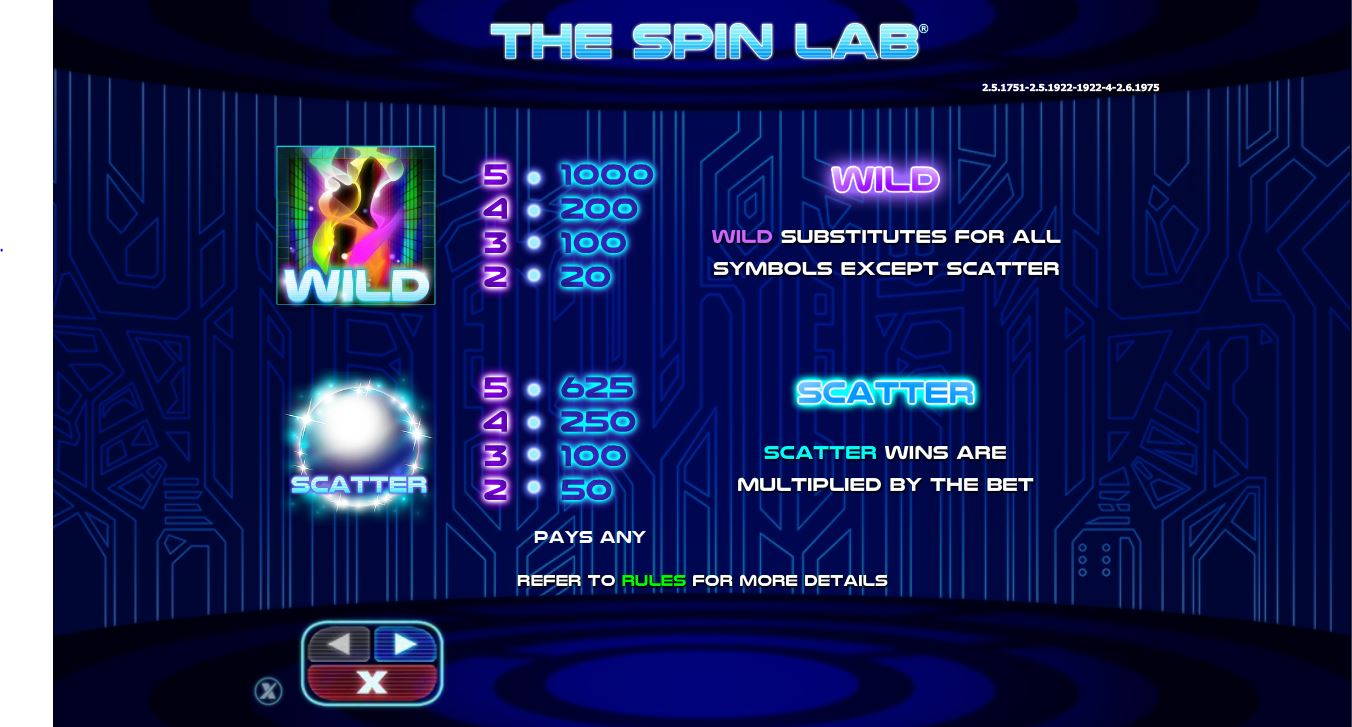Viewport: 1352px width, 727px height.
Task: Close the paytable with the red X
Action: click(x=372, y=683)
